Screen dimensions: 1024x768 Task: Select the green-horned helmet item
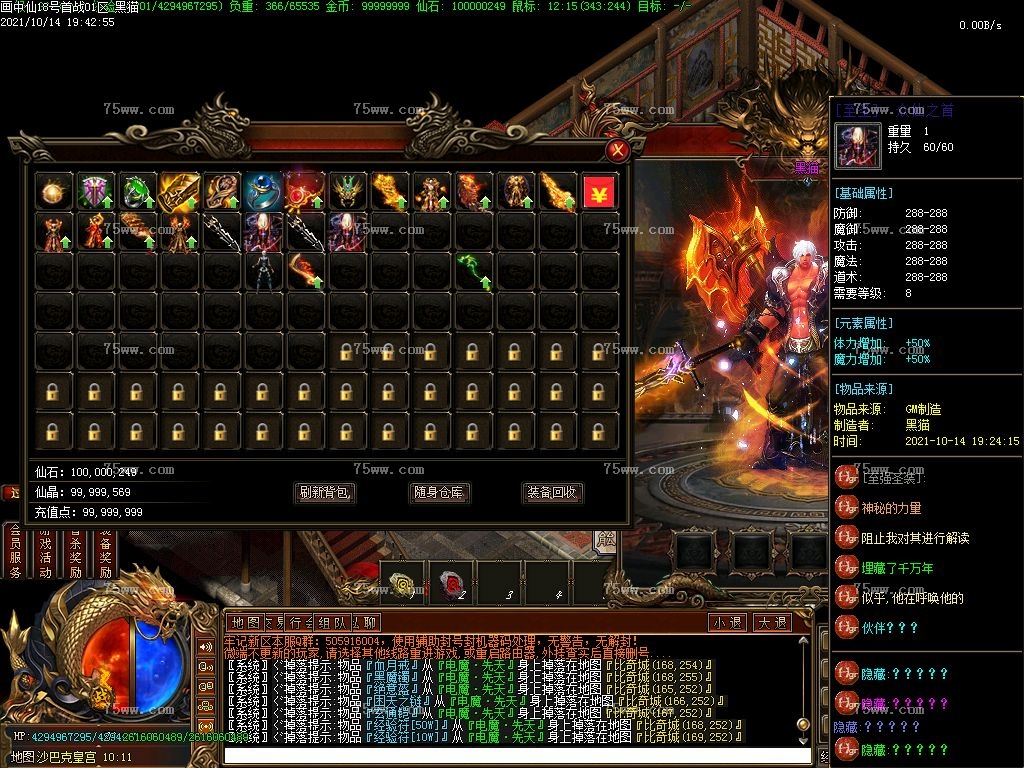(348, 191)
